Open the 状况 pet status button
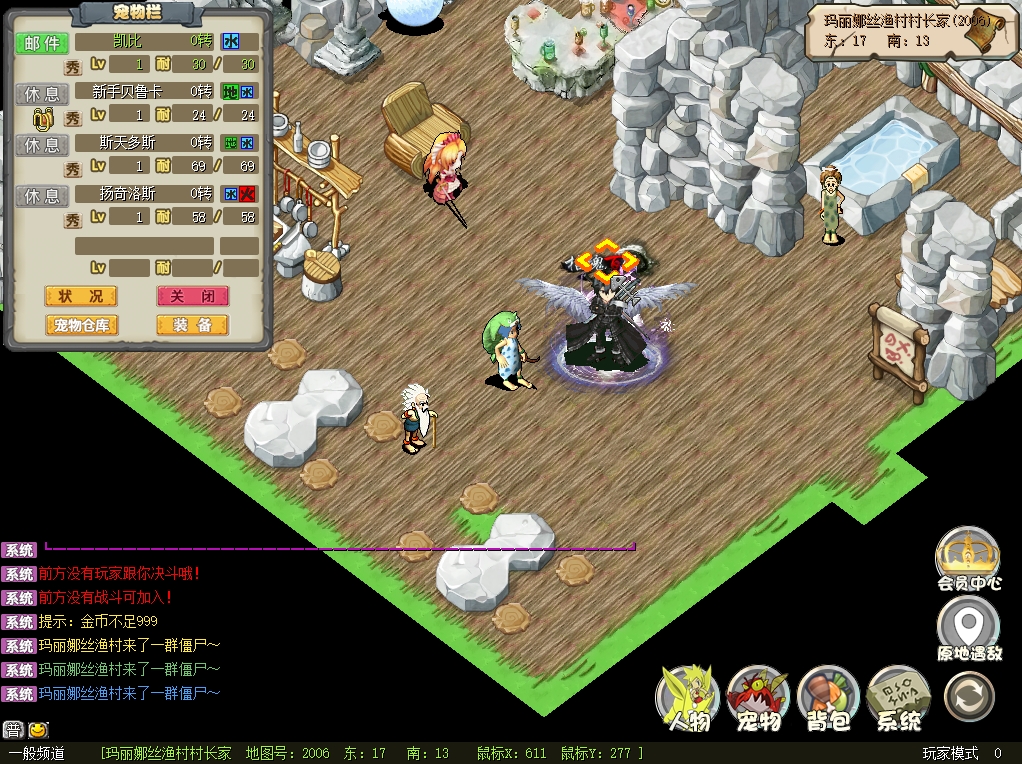The image size is (1022, 764). 81,296
